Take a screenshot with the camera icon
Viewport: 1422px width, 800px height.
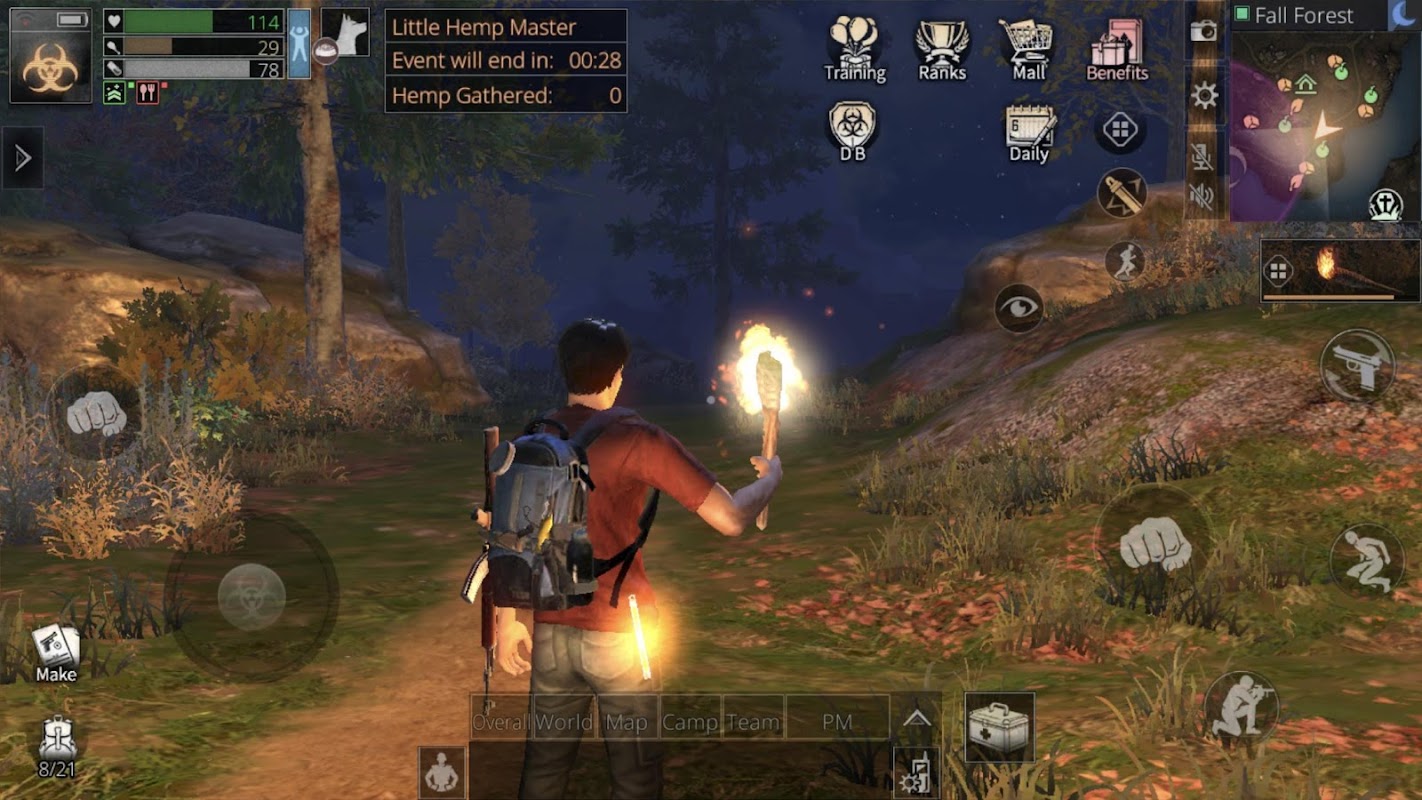click(x=1203, y=31)
